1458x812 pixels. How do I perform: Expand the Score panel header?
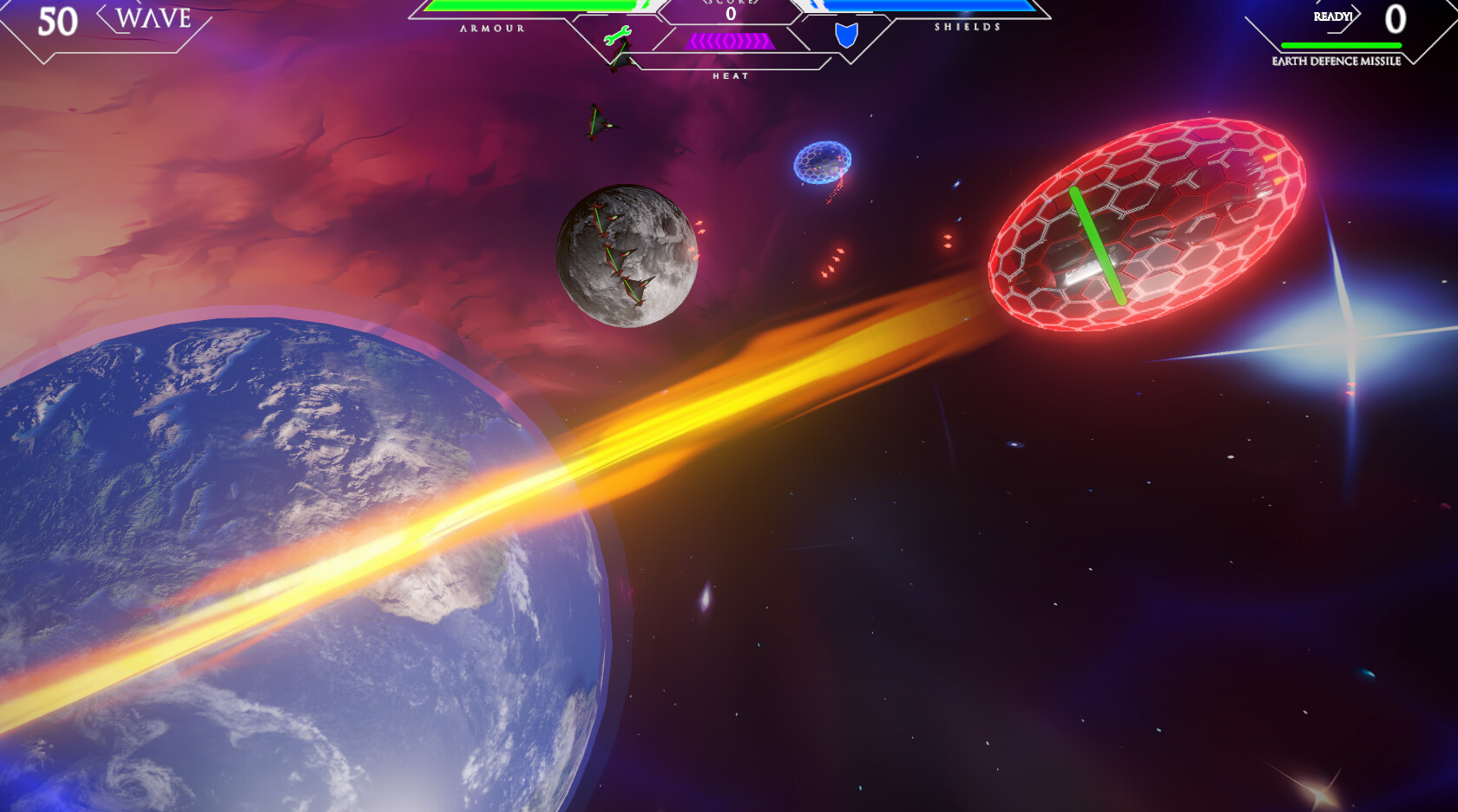pos(729,4)
